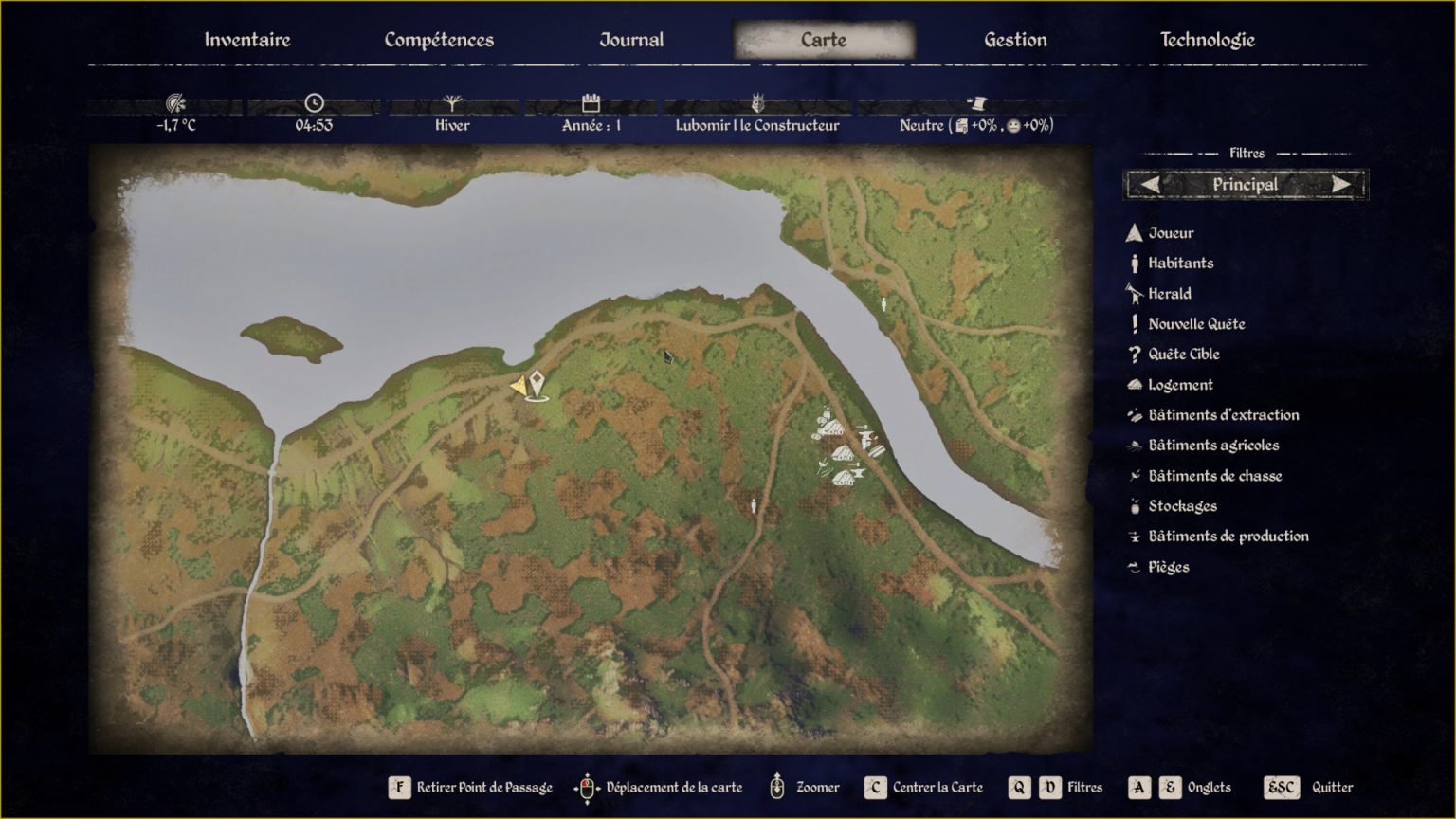Click the Habitants figure icon
The image size is (1456, 819).
point(1133,263)
